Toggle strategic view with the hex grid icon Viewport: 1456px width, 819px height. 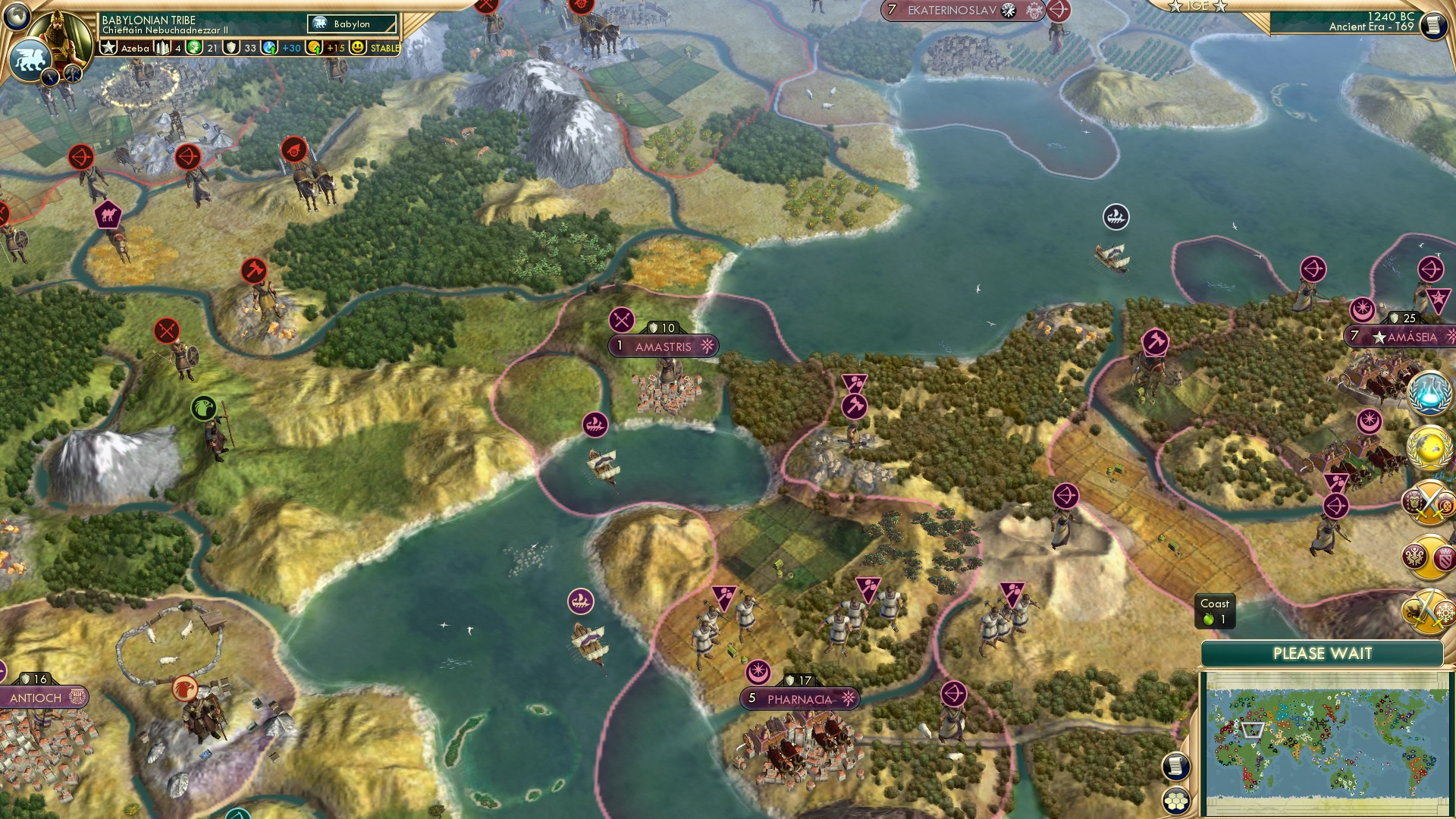click(x=1175, y=802)
